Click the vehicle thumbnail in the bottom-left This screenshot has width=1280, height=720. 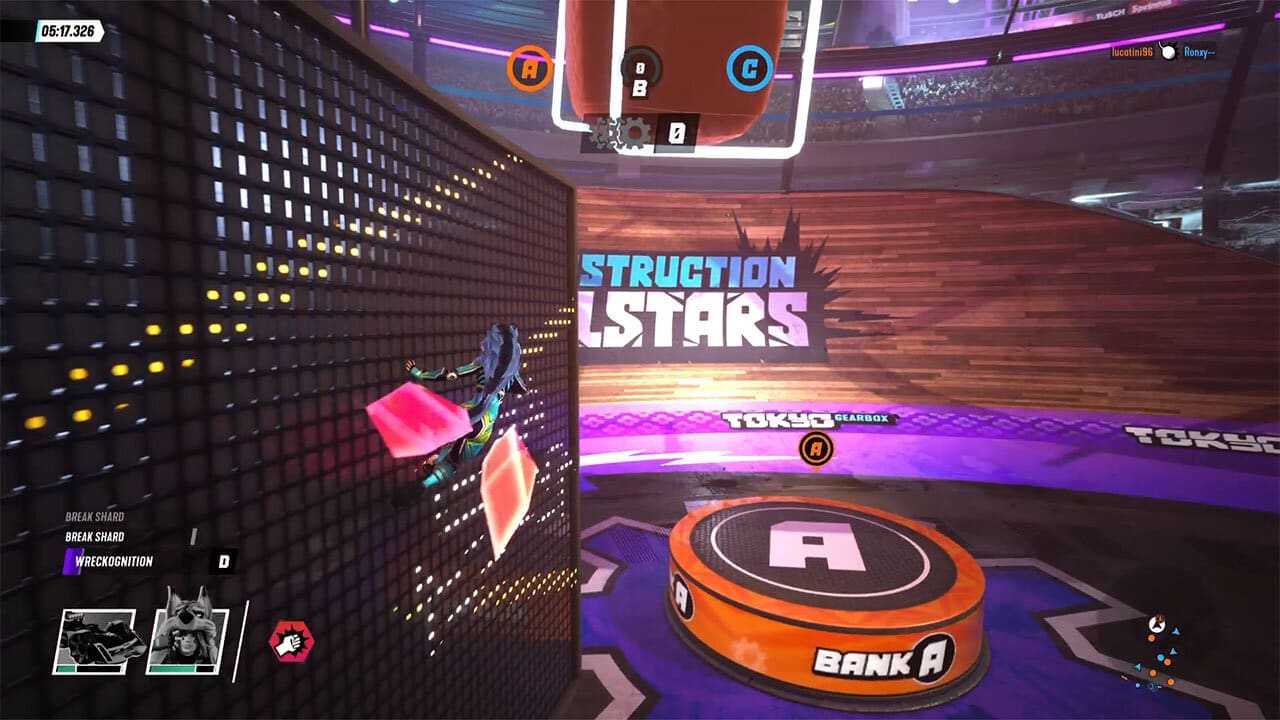[97, 640]
